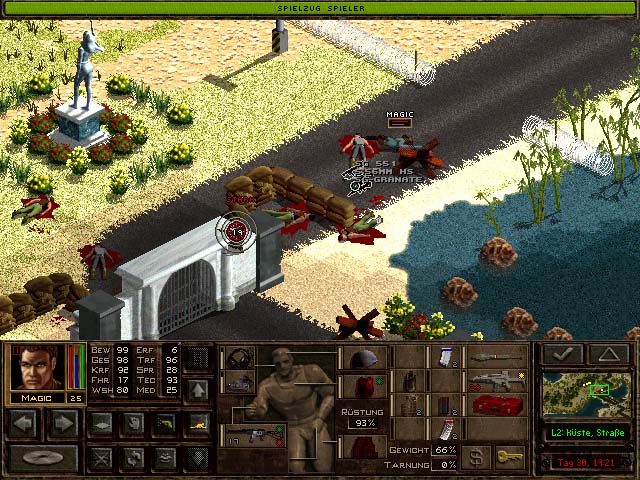End turn with the checkmark button
This screenshot has height=480, width=640.
pyautogui.click(x=561, y=354)
